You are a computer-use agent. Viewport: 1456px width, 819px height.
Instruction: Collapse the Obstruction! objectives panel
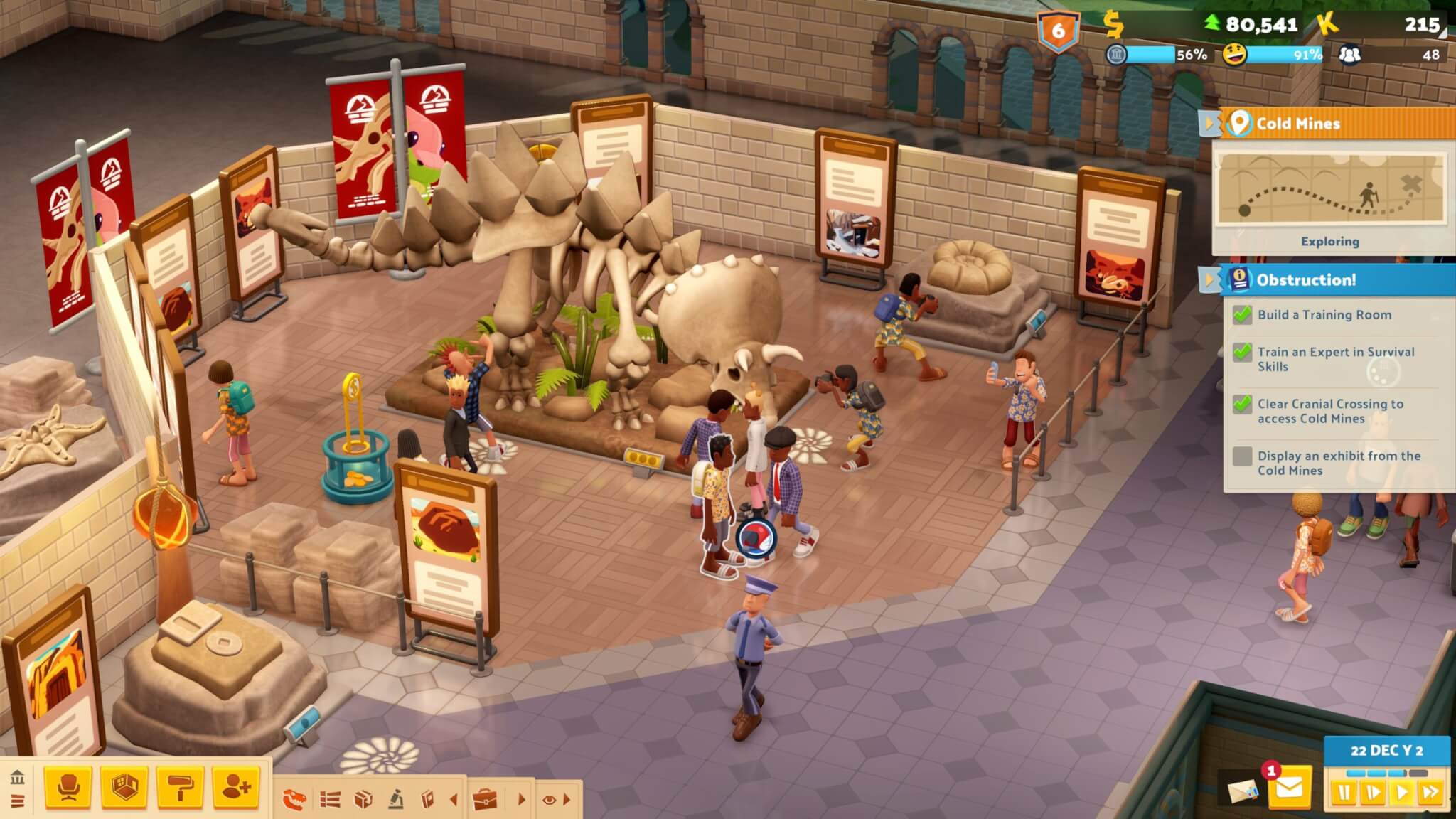(x=1209, y=279)
